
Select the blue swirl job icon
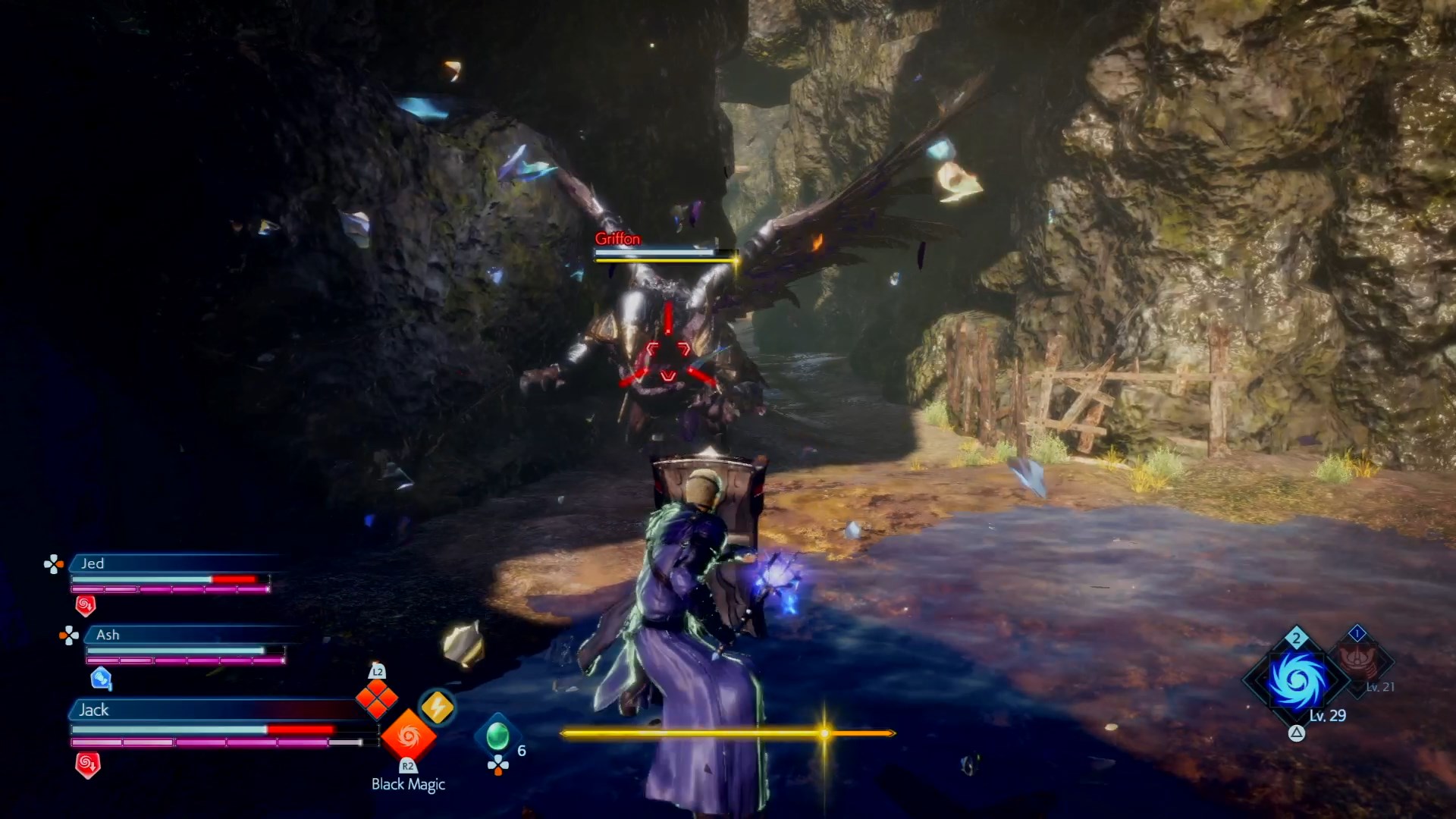coord(1298,679)
